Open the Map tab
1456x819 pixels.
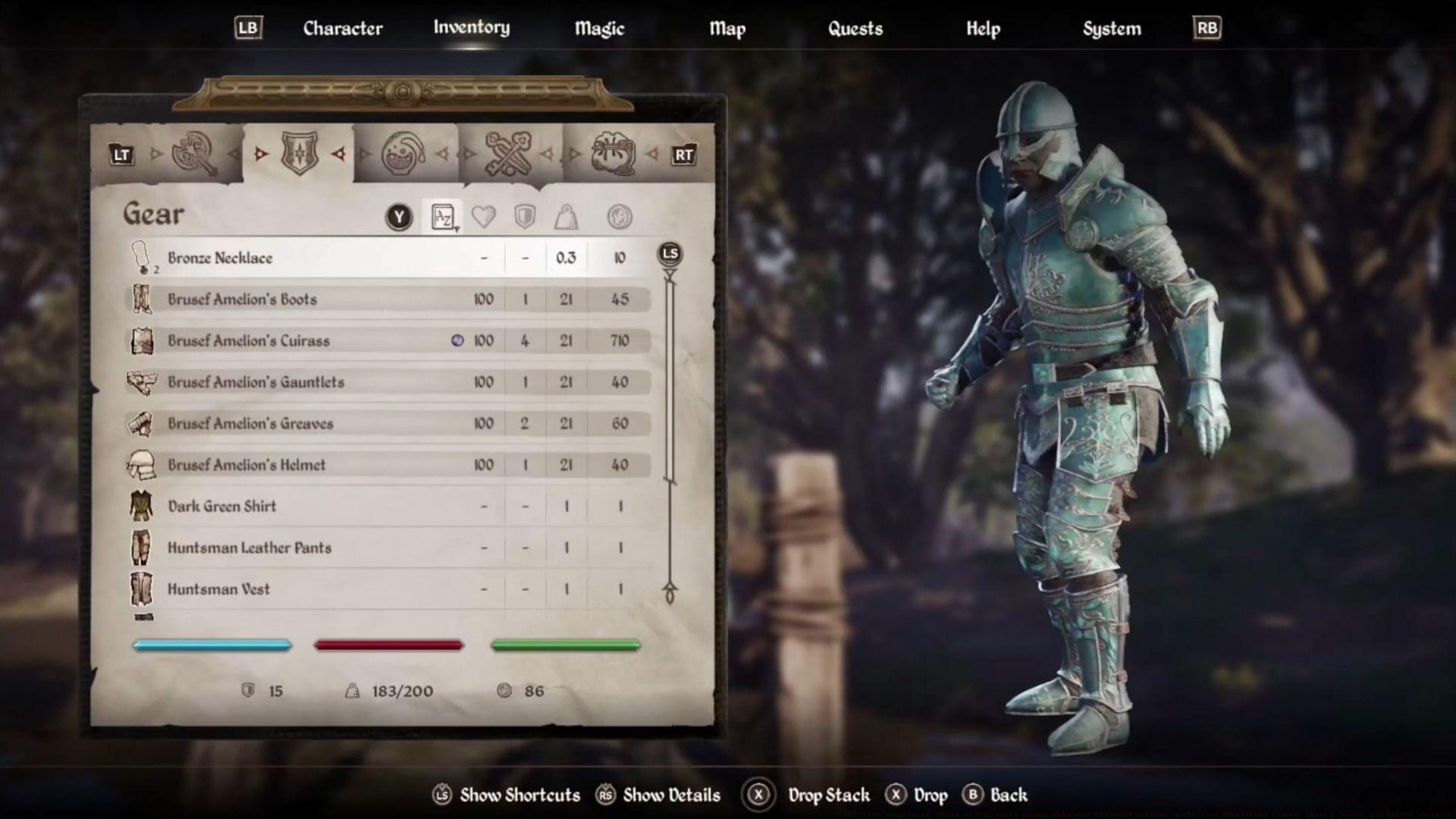click(727, 29)
